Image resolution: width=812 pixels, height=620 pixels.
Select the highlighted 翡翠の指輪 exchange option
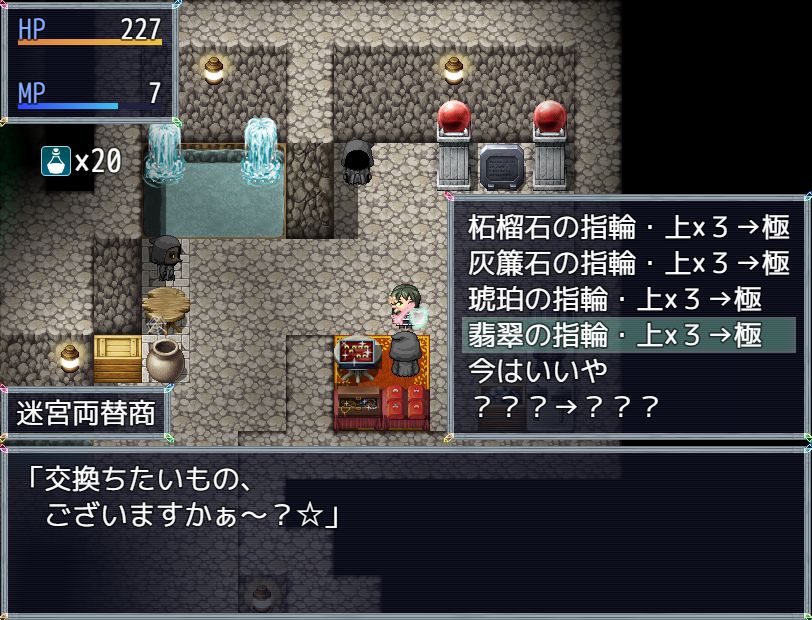[629, 335]
